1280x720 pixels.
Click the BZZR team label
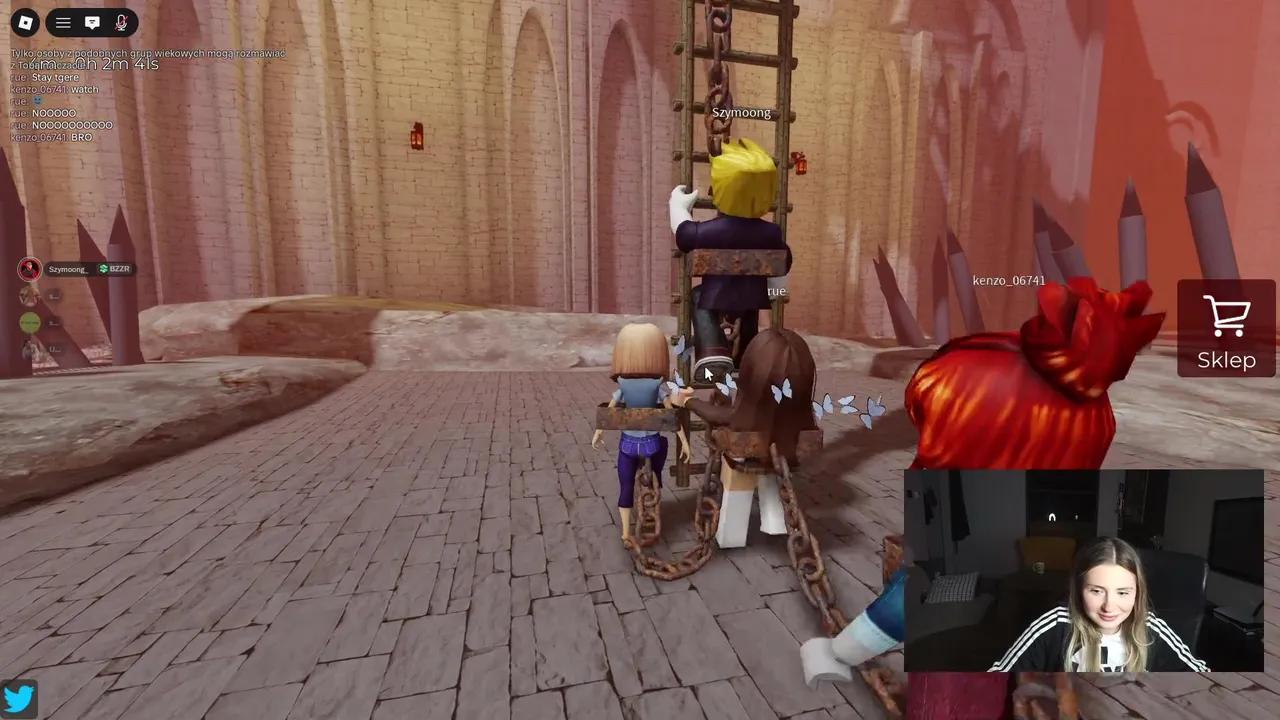[x=118, y=268]
